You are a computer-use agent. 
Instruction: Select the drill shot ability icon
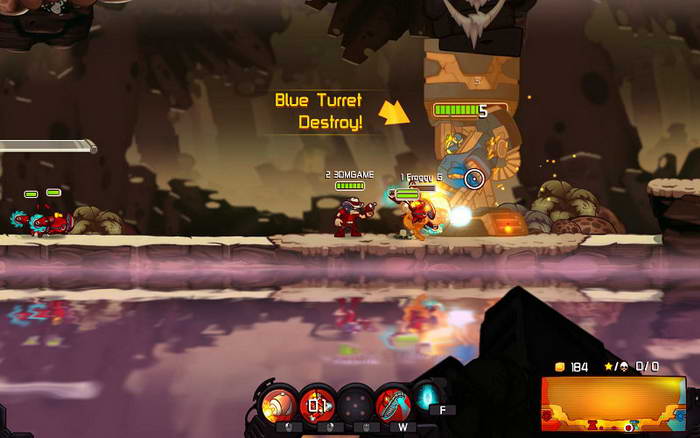pos(280,405)
